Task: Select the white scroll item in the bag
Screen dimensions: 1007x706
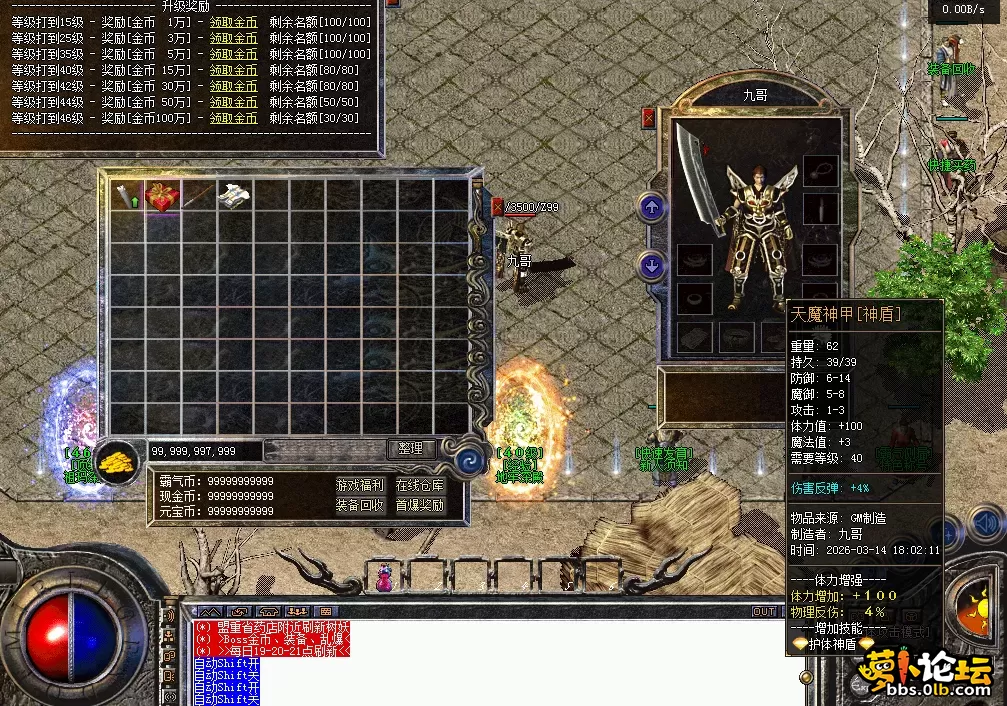Action: (234, 196)
